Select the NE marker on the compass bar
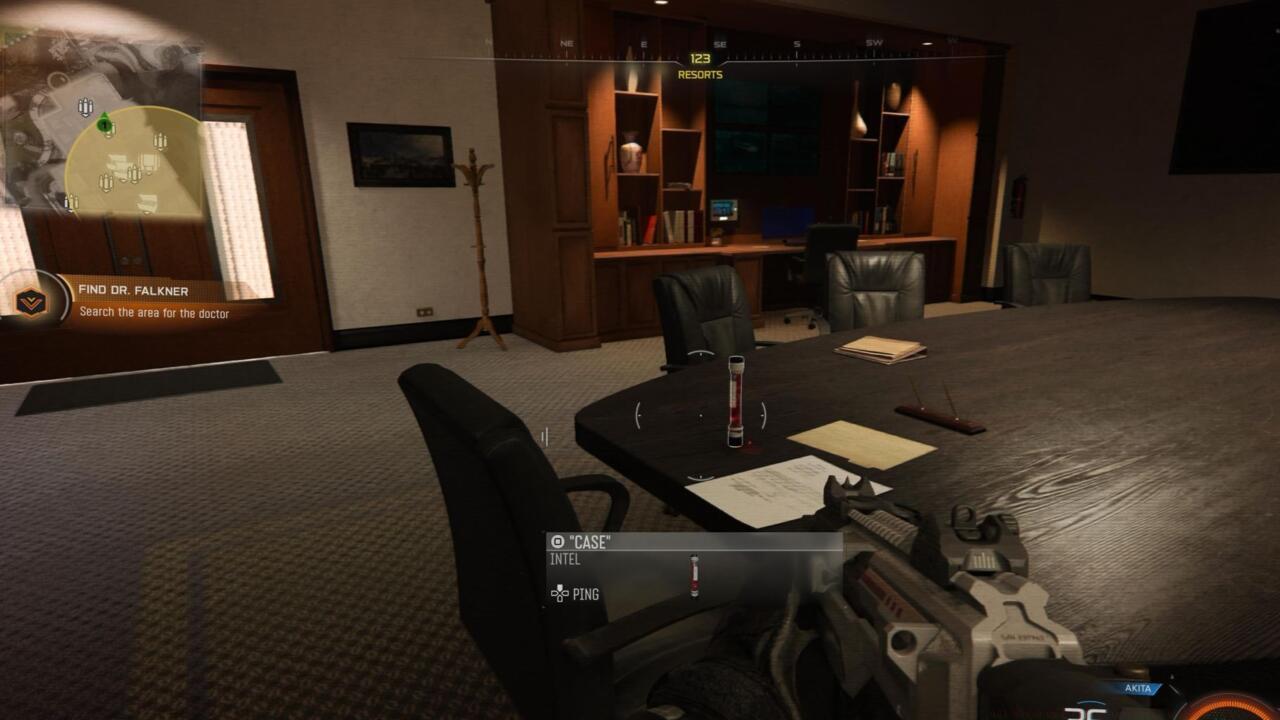 coord(565,43)
